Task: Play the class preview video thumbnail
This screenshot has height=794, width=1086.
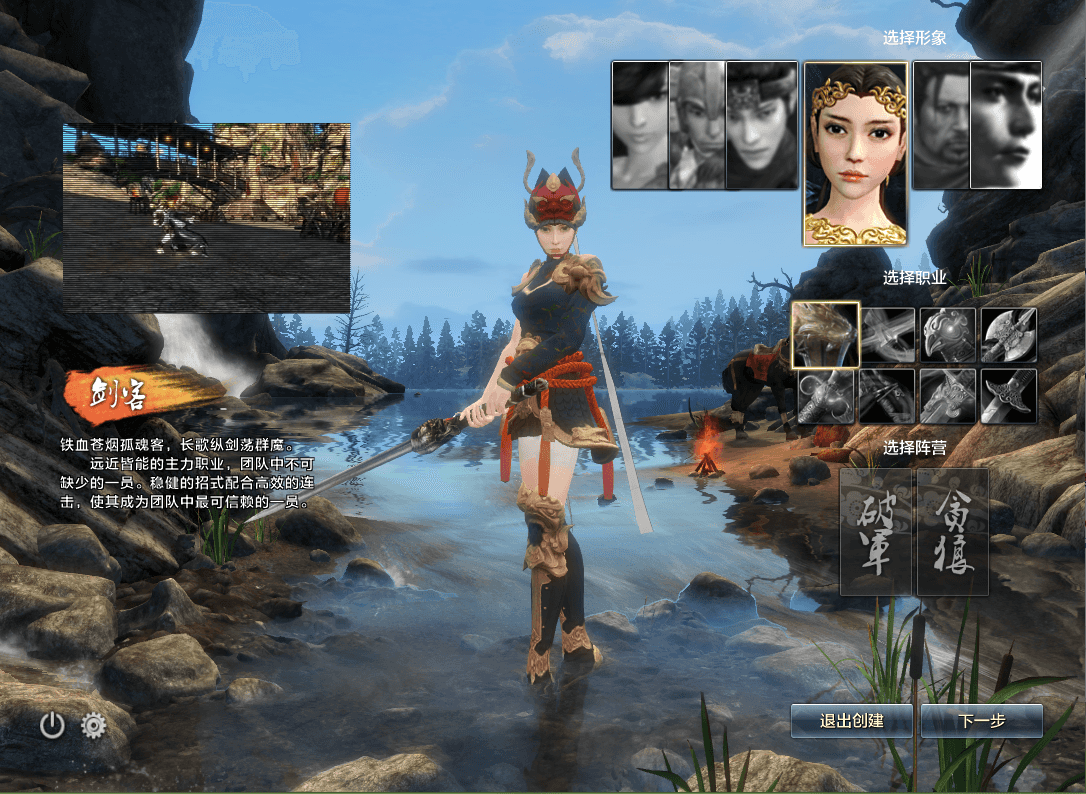Action: tap(207, 218)
